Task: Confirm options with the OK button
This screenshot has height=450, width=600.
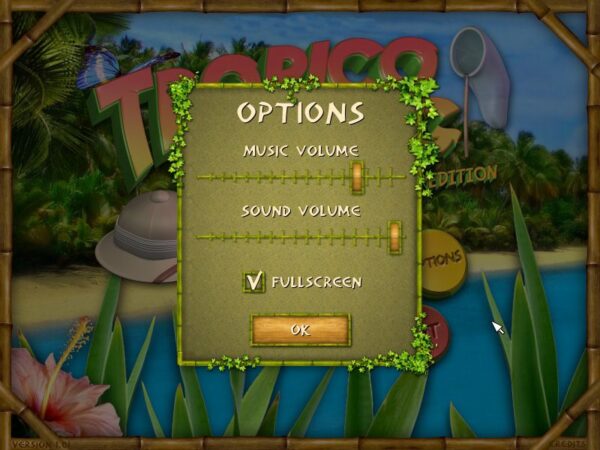Action: coord(300,329)
